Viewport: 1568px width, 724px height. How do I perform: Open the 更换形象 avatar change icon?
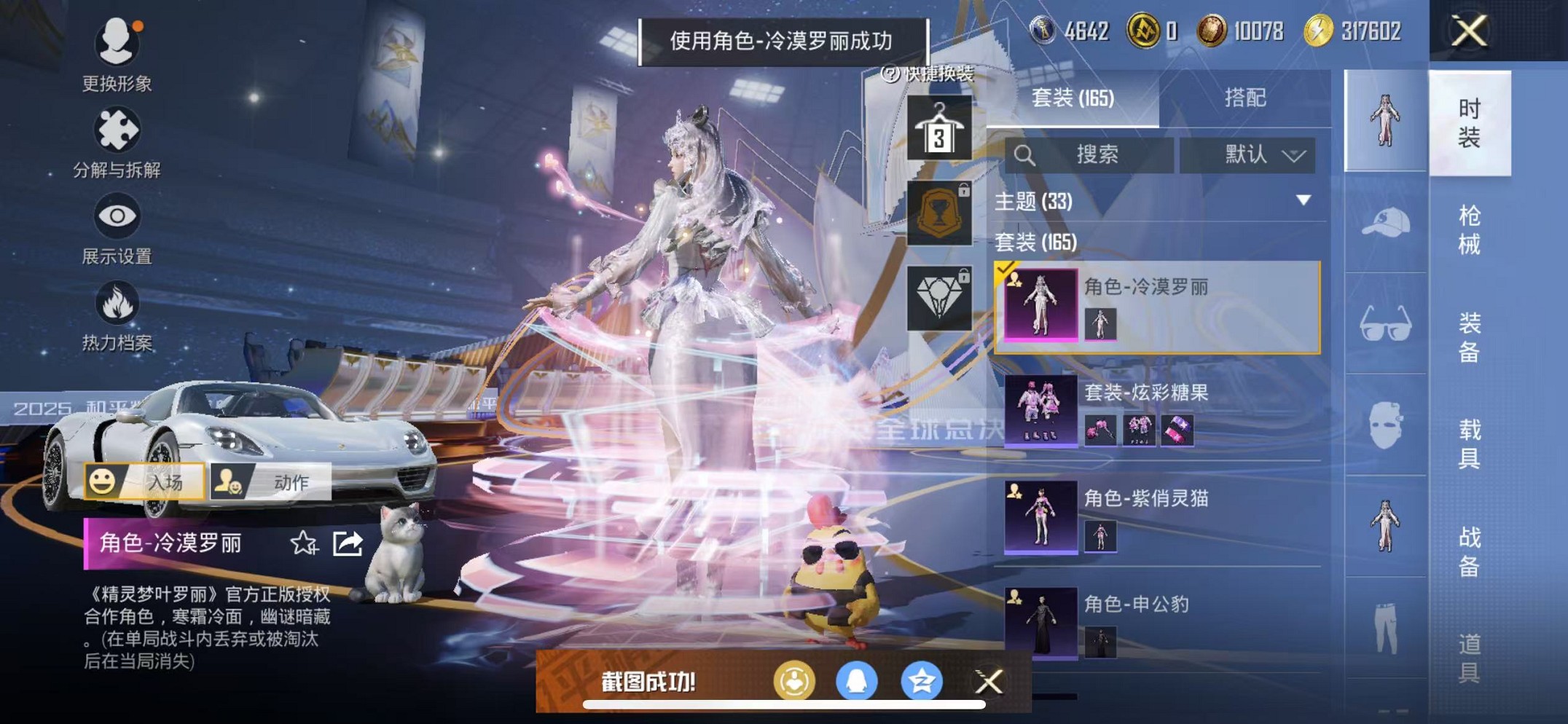pyautogui.click(x=117, y=44)
